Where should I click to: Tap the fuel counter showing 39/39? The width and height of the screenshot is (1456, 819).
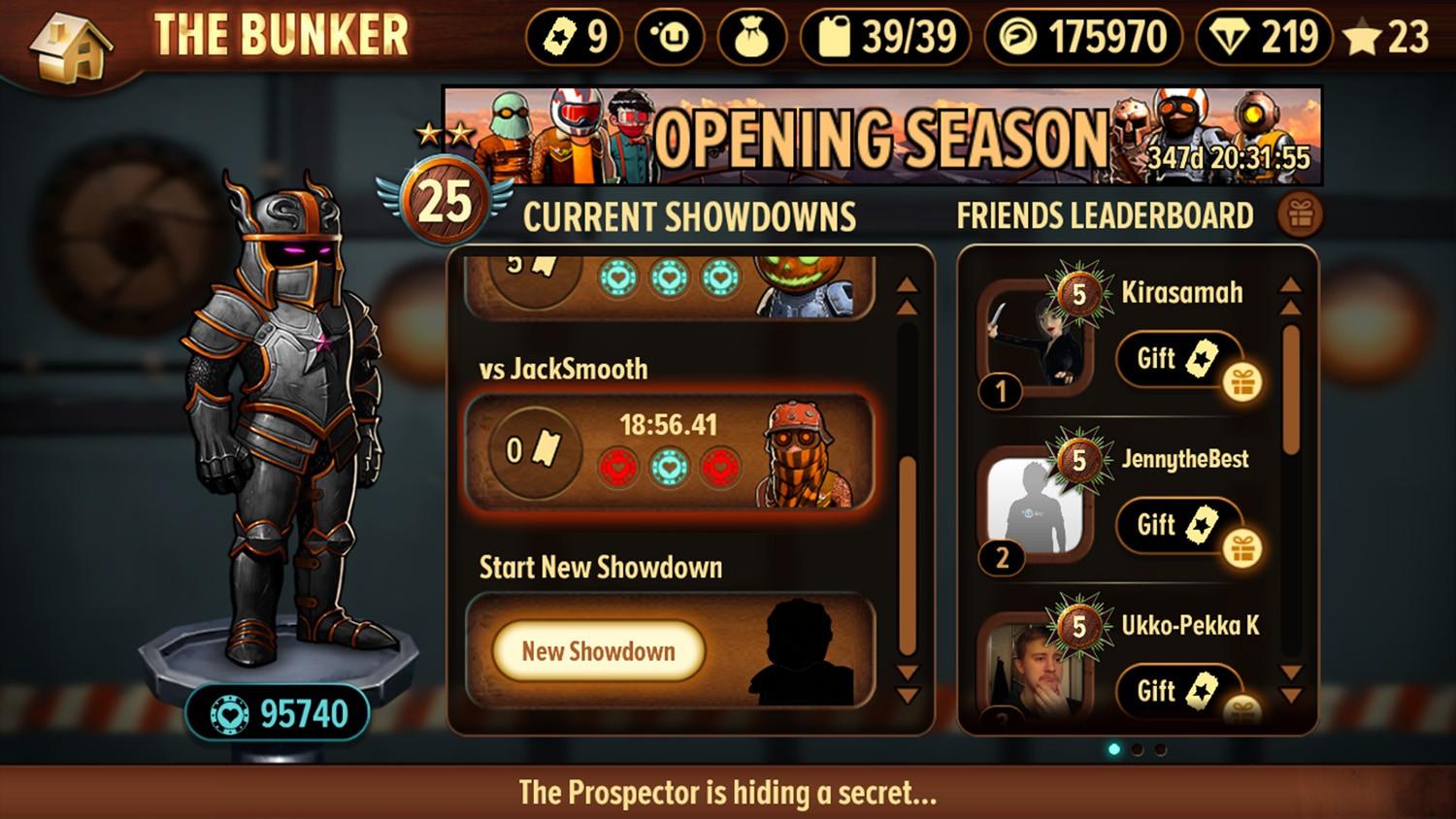pos(884,38)
